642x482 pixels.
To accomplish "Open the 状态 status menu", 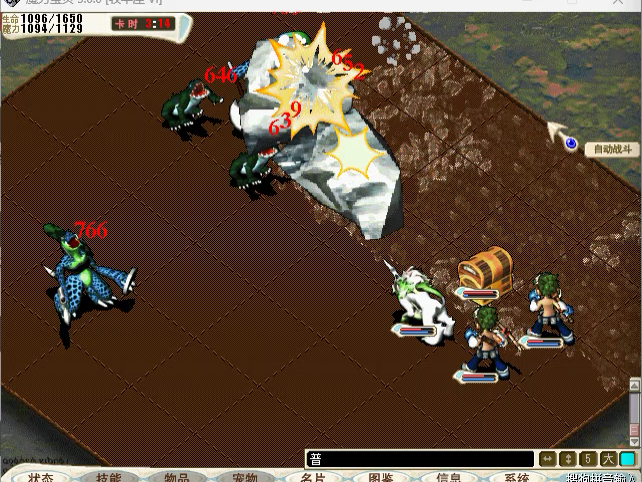I will 41,476.
